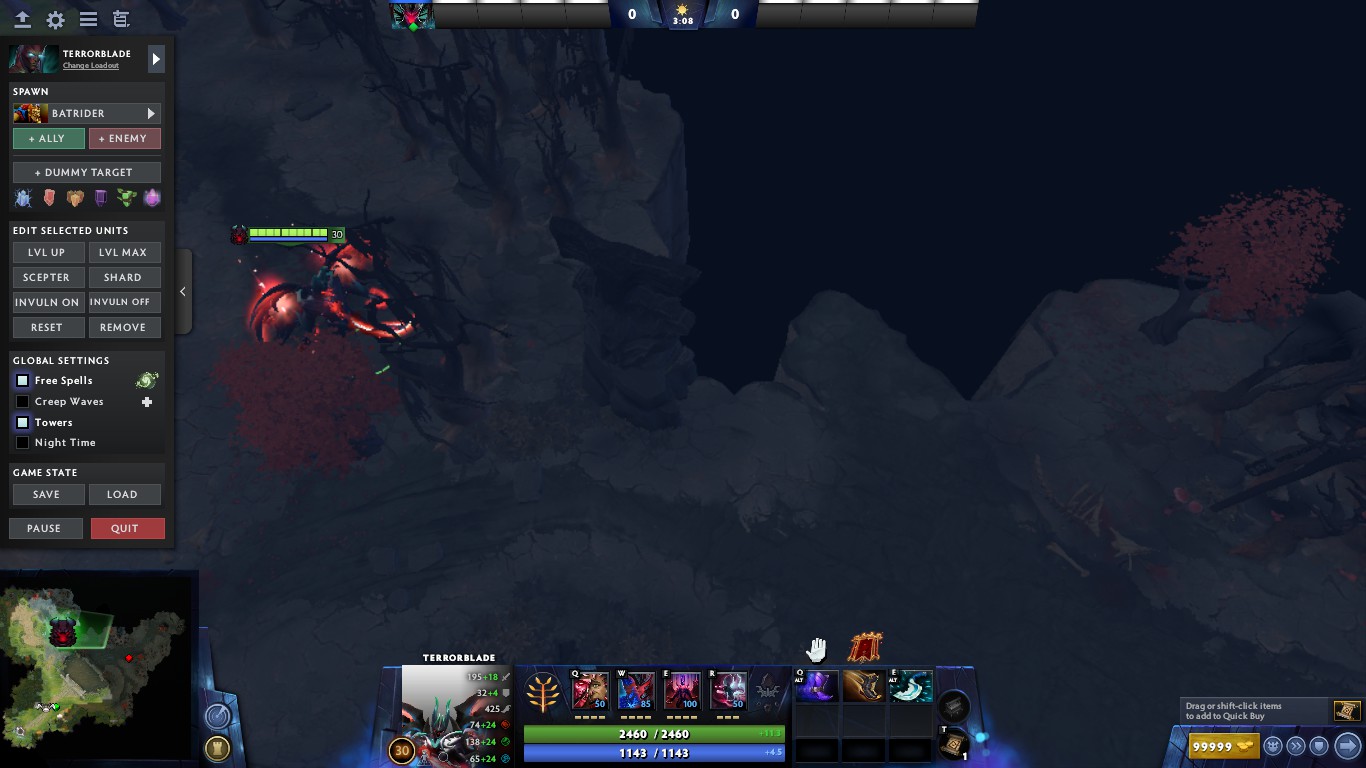The image size is (1366, 768).
Task: Open the settings gear in the top toolbar
Action: pos(55,19)
